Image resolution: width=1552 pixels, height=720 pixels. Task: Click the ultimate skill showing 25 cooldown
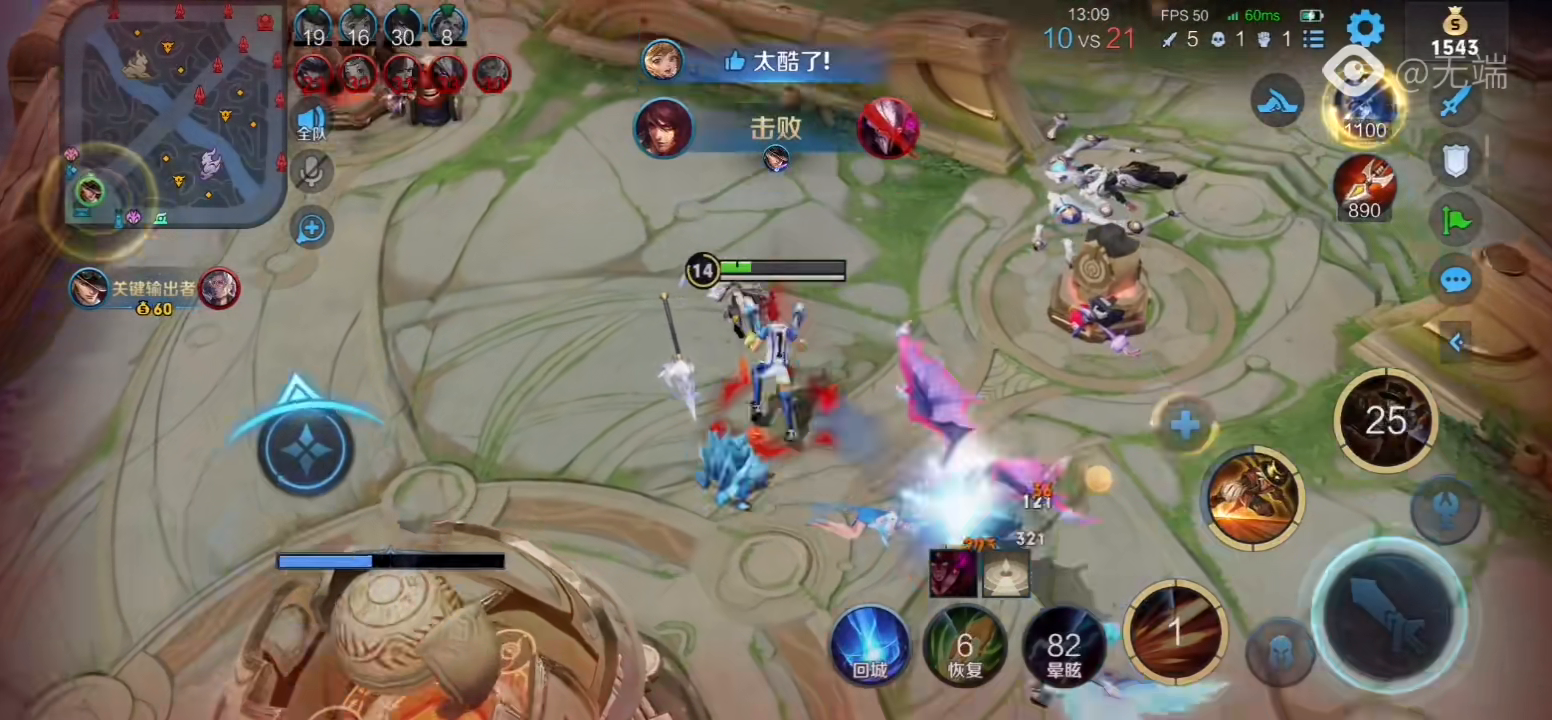click(x=1385, y=420)
